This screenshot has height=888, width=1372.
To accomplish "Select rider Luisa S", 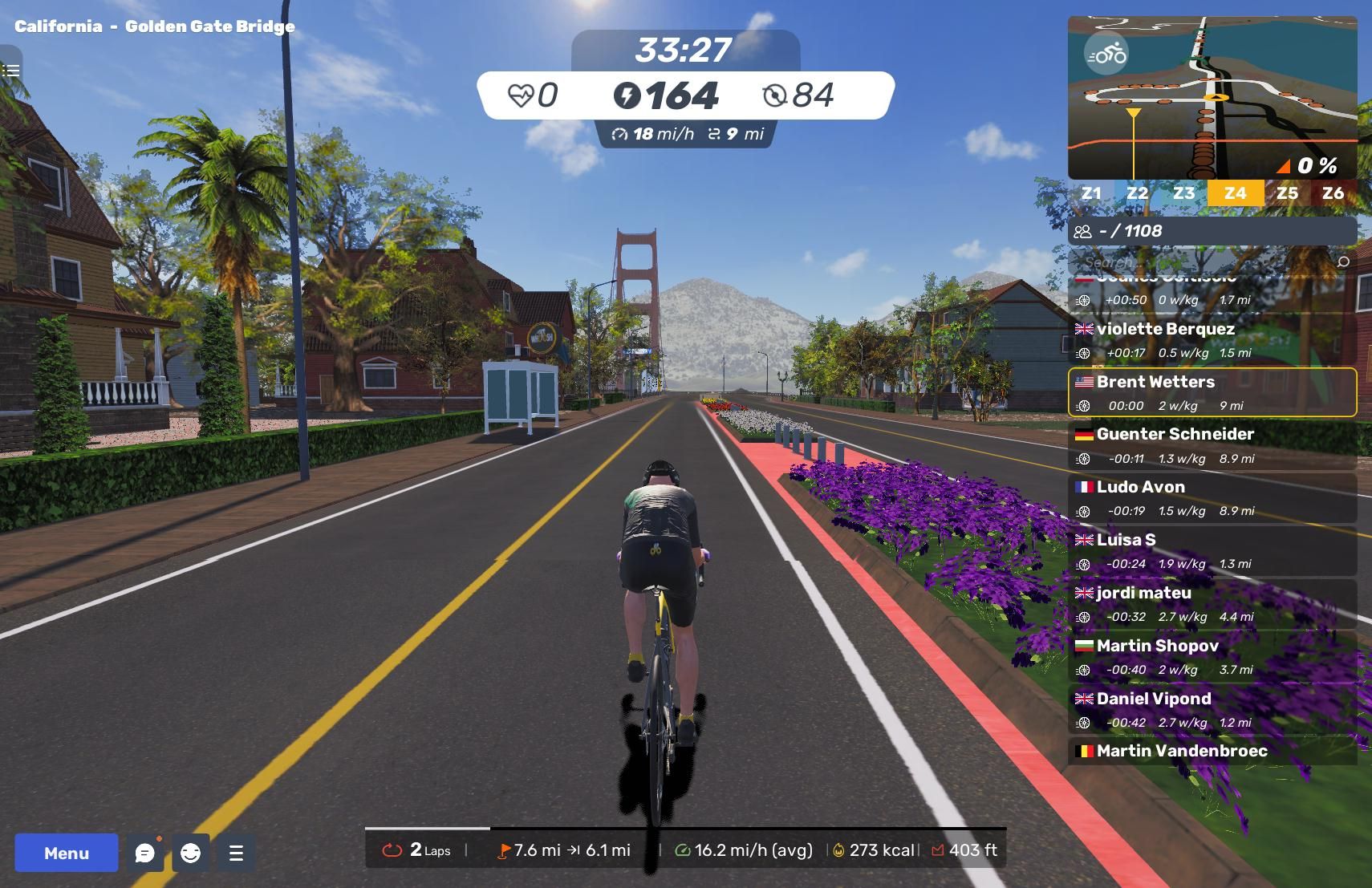I will pos(1212,551).
